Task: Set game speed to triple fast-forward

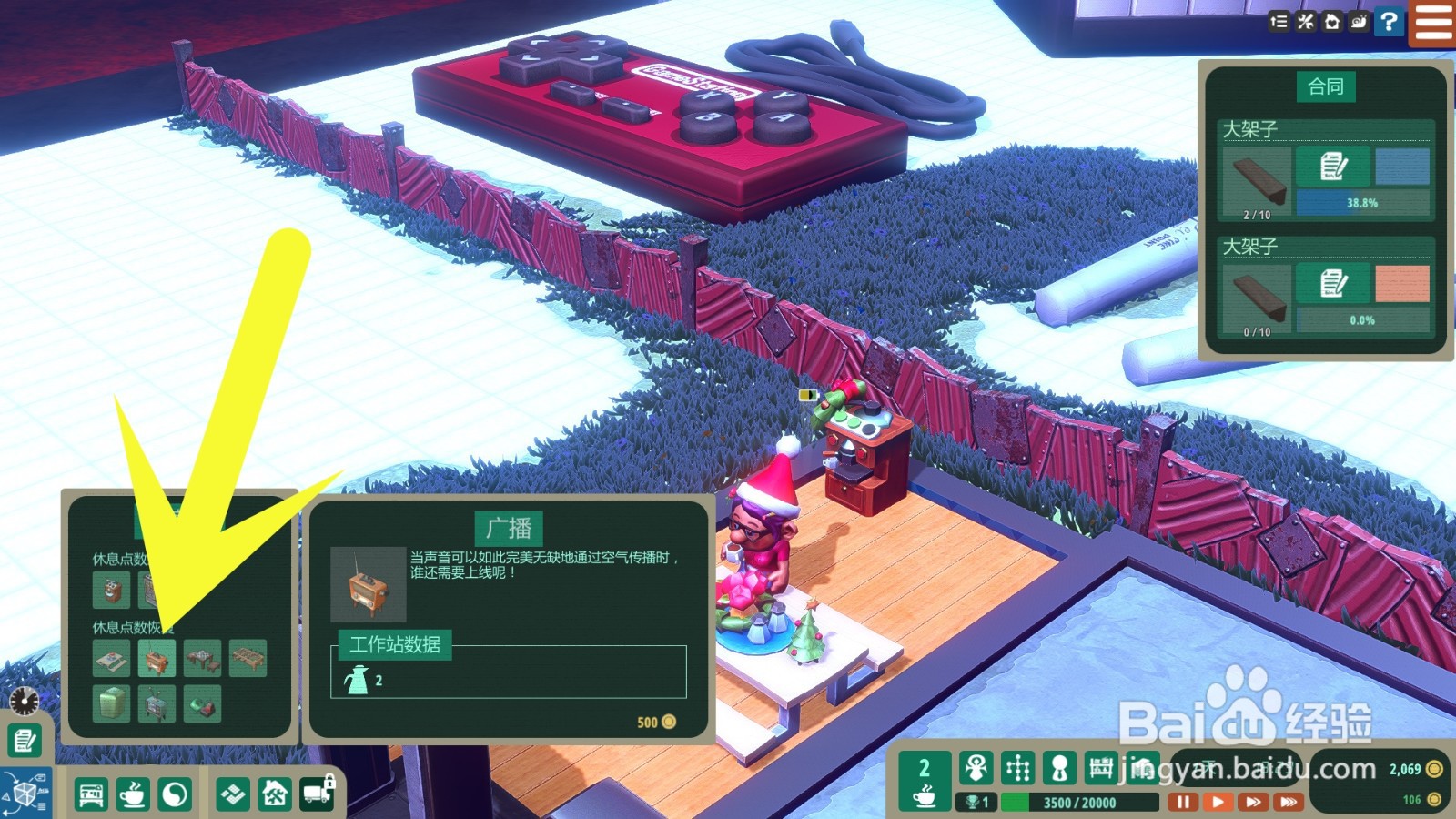Action: 1289,802
